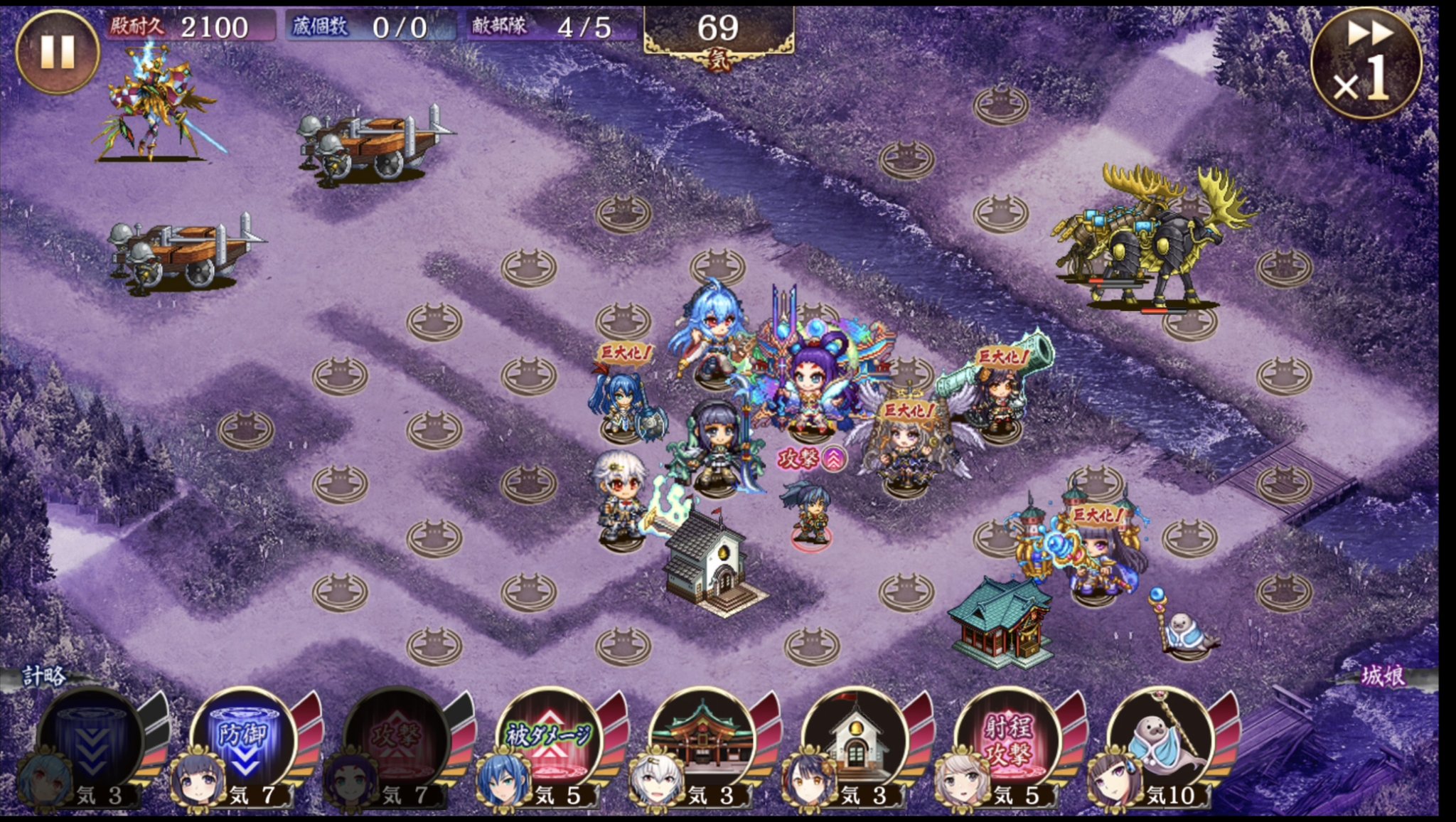Pause the battle
Image resolution: width=1456 pixels, height=822 pixels.
coord(57,51)
